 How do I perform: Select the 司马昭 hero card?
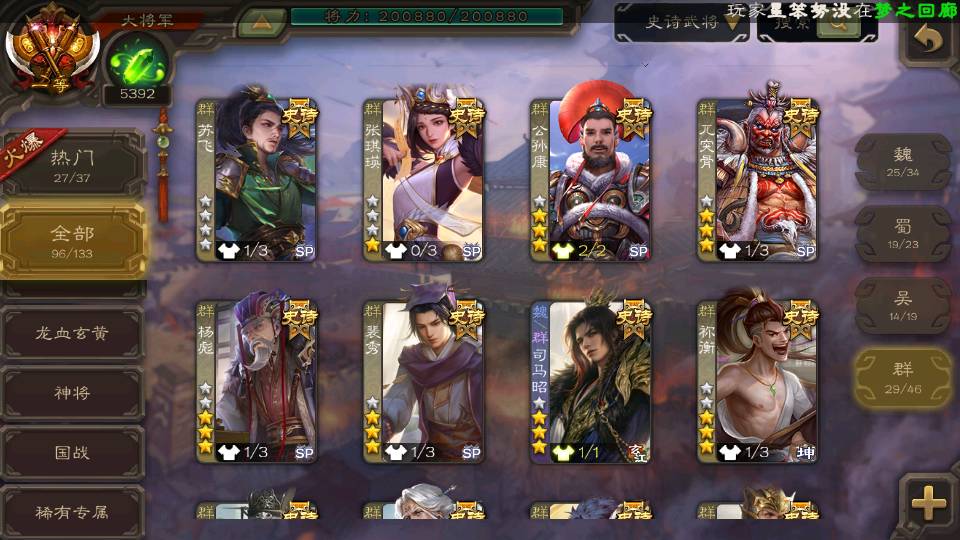coord(590,382)
